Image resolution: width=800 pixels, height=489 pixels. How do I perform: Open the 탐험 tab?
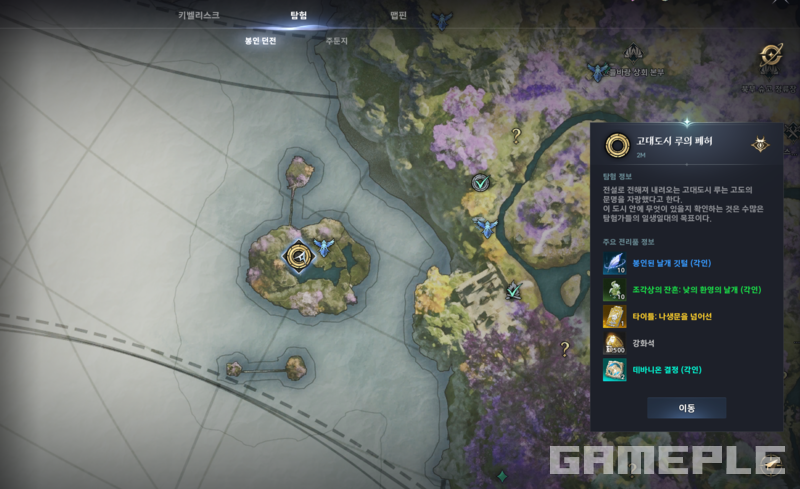tap(298, 16)
